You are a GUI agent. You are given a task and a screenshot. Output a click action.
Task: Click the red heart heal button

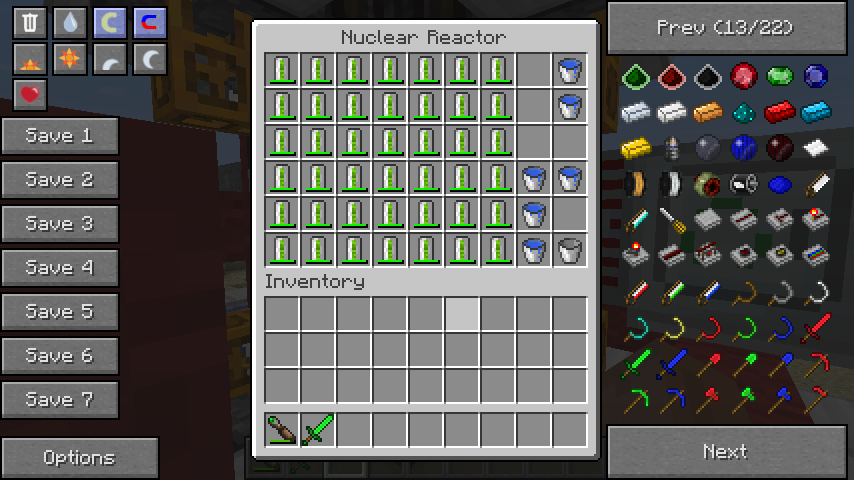(30, 94)
